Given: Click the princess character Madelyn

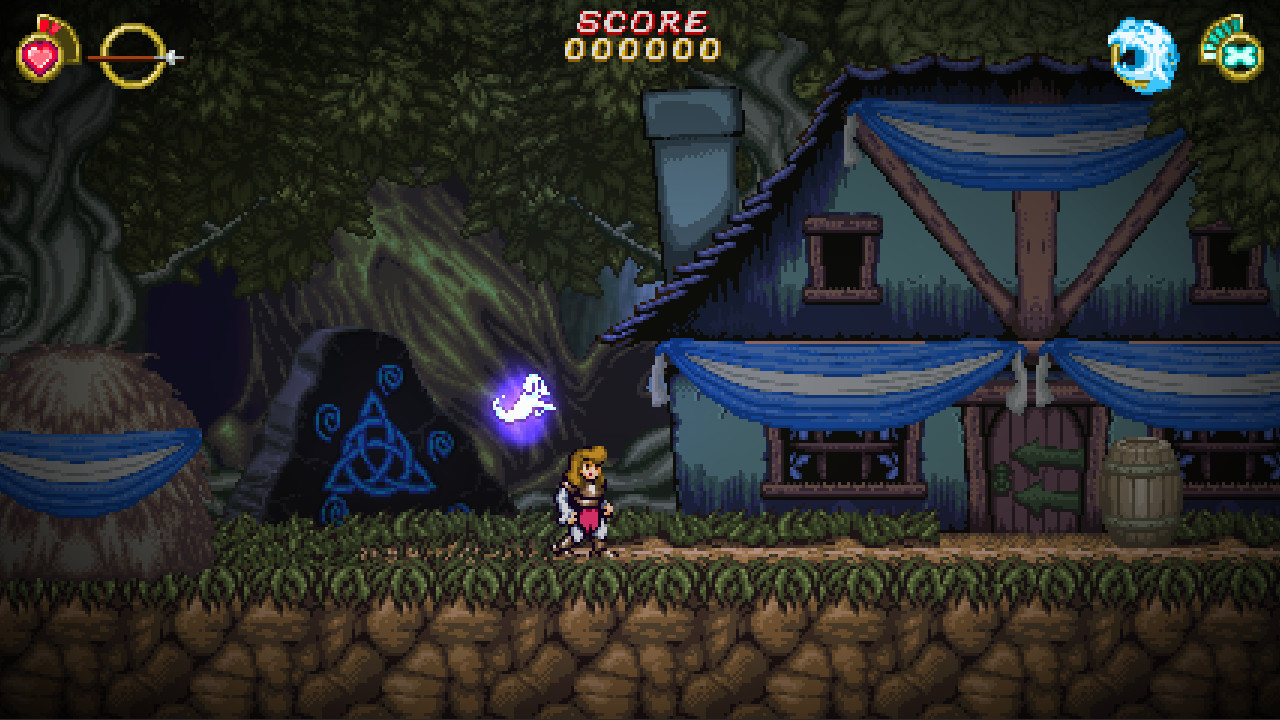Looking at the screenshot, I should (x=585, y=500).
